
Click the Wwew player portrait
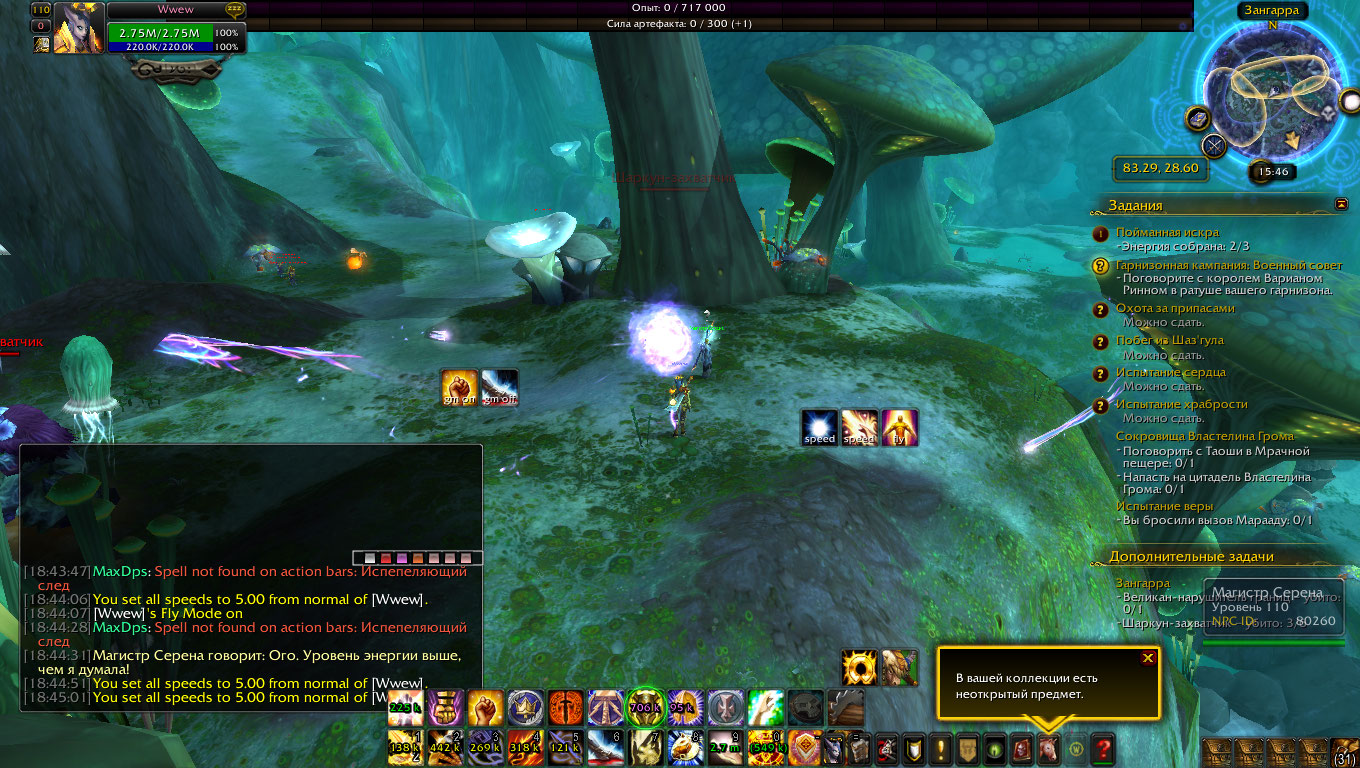pos(78,28)
